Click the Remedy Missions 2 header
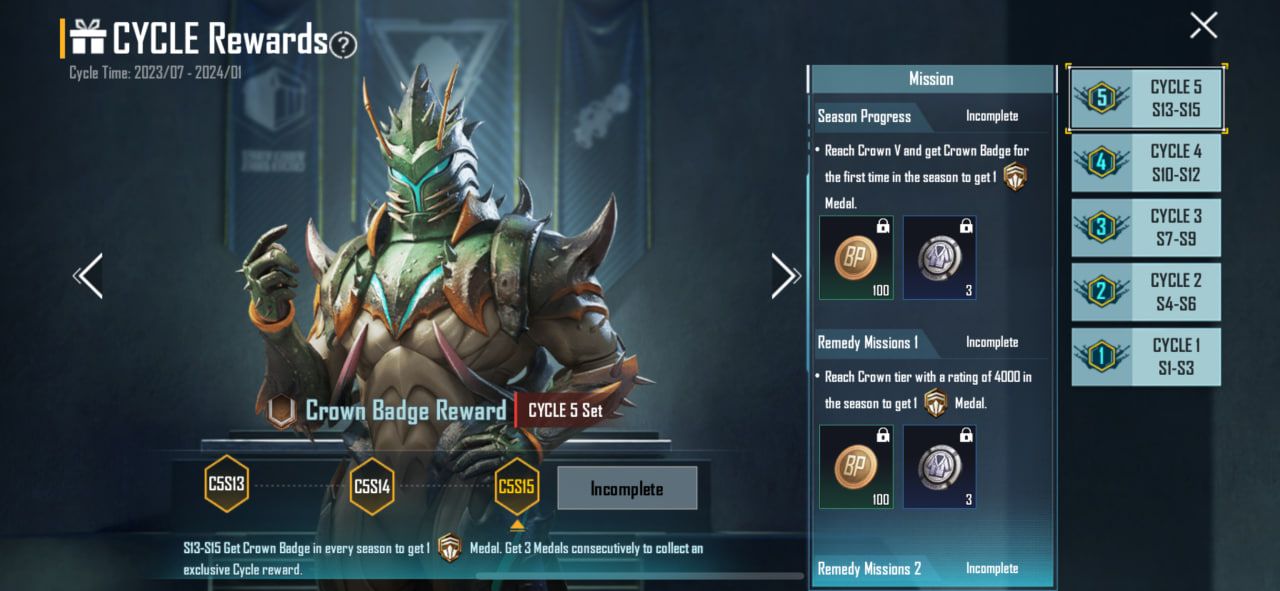Image resolution: width=1280 pixels, height=591 pixels. coord(870,569)
